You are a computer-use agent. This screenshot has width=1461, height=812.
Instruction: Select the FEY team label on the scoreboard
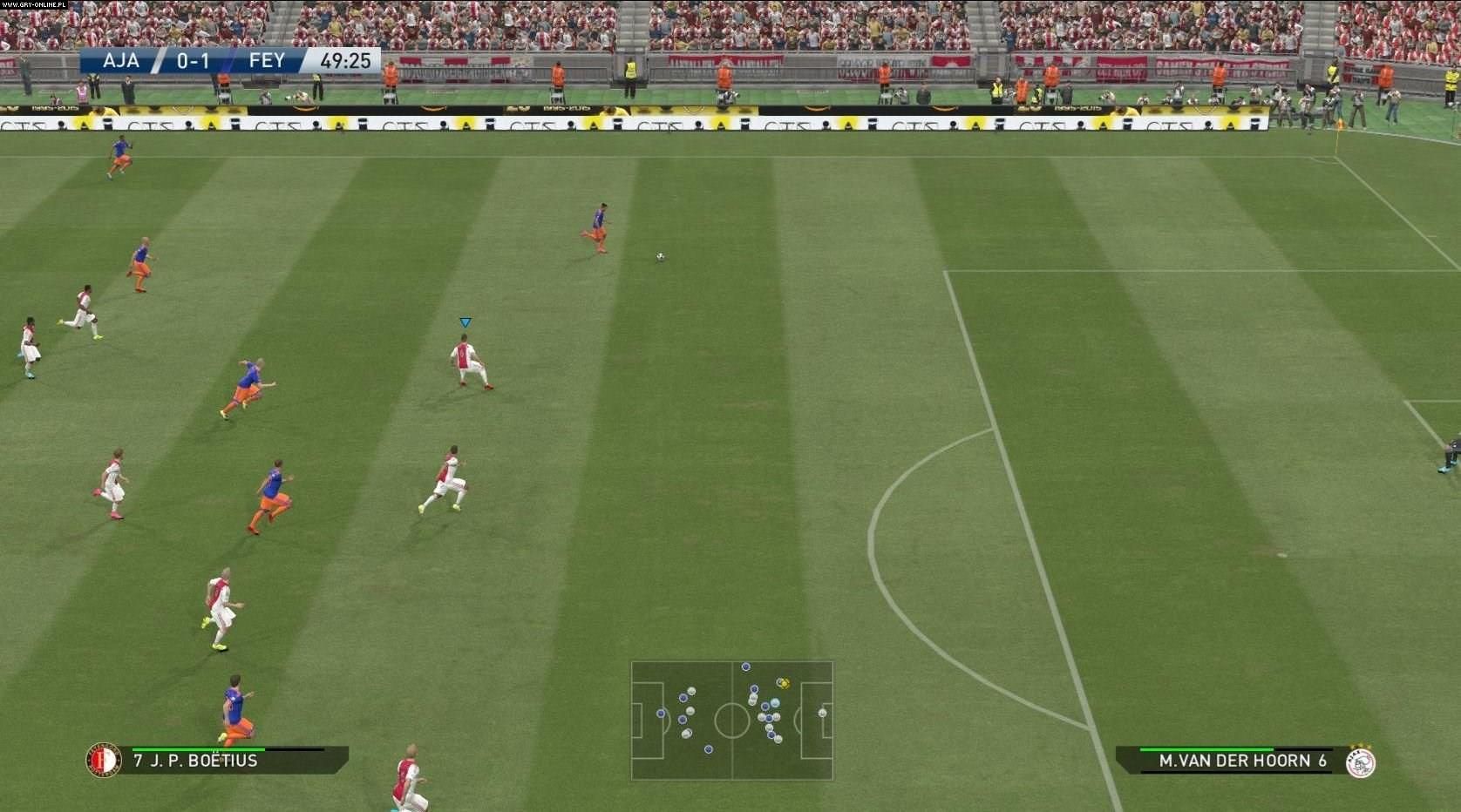266,60
